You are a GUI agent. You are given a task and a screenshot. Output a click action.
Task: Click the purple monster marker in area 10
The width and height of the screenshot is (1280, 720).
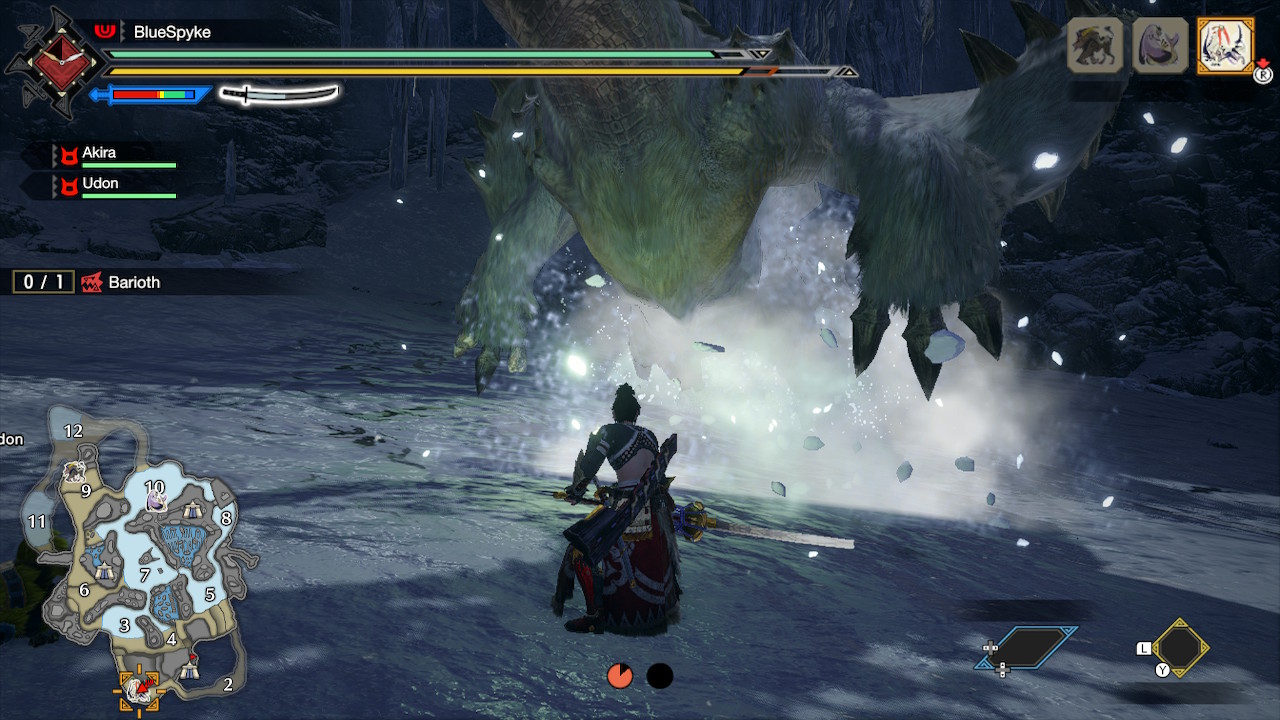(157, 500)
